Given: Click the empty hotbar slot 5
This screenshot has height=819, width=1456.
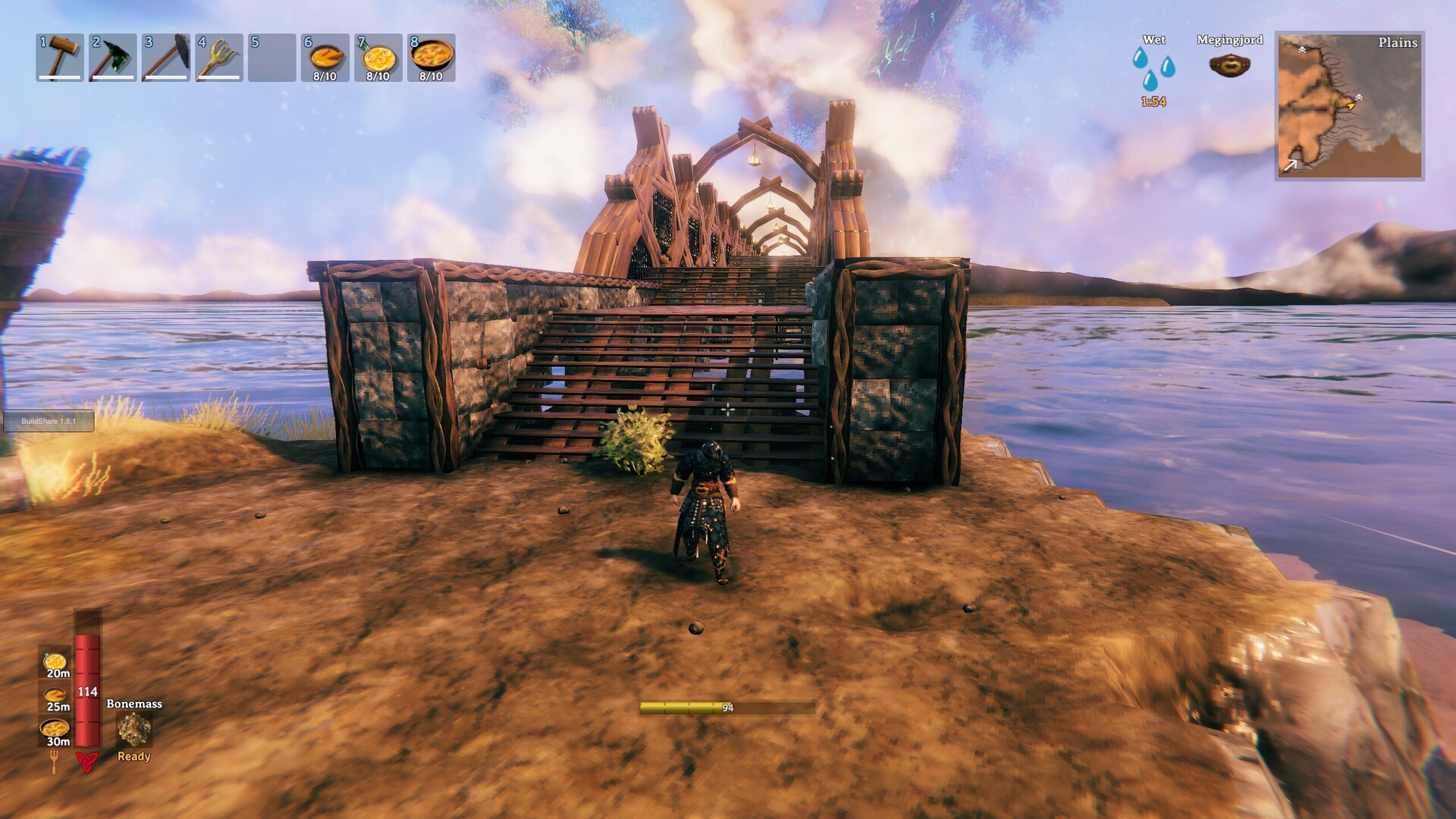Looking at the screenshot, I should [x=271, y=56].
